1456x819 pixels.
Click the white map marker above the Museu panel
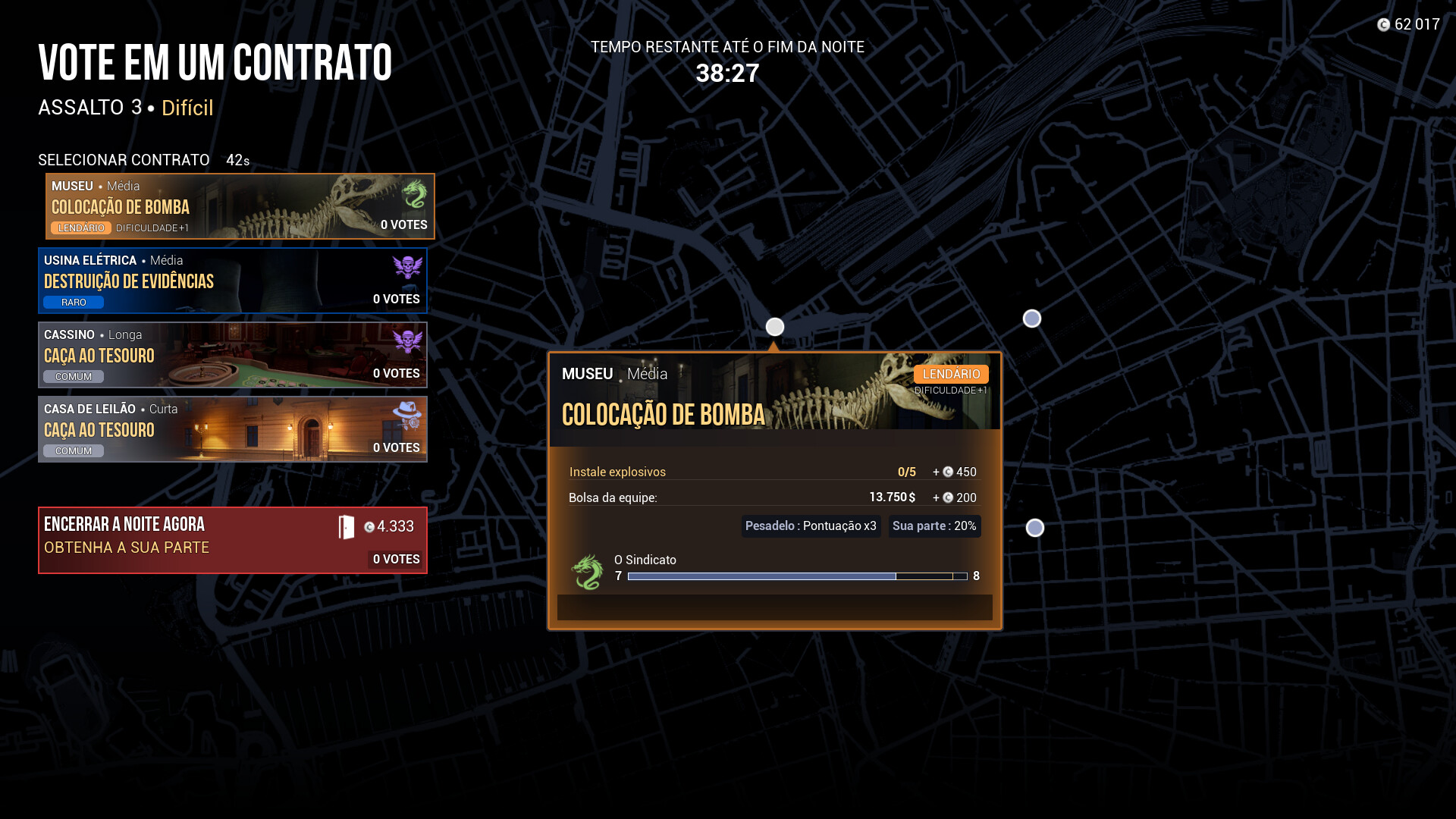coord(774,327)
